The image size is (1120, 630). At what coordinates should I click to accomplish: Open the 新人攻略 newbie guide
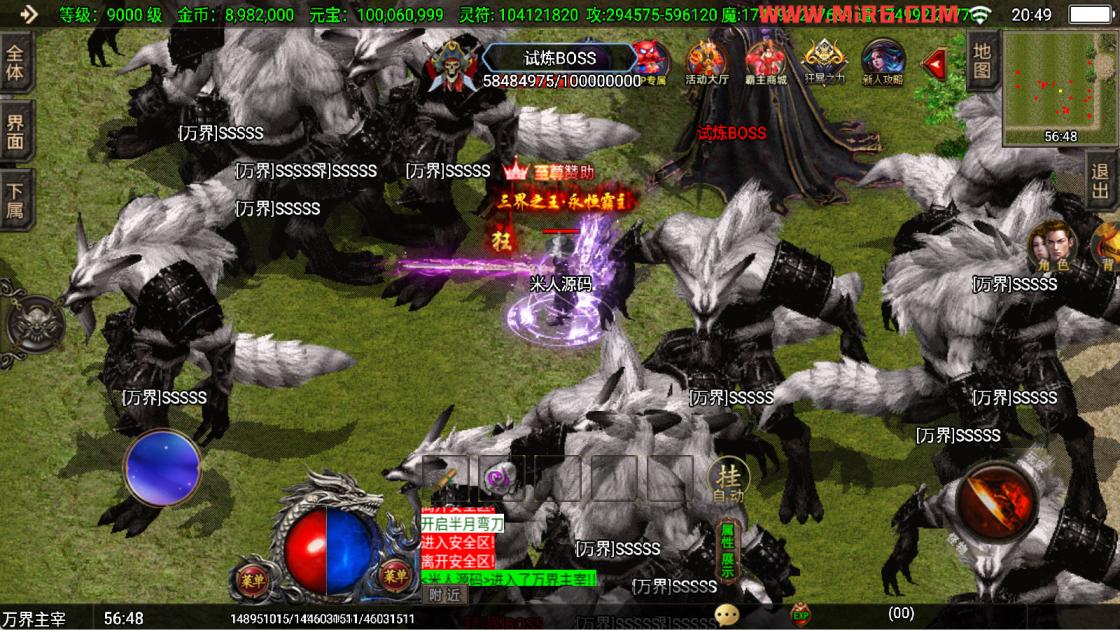pos(883,62)
